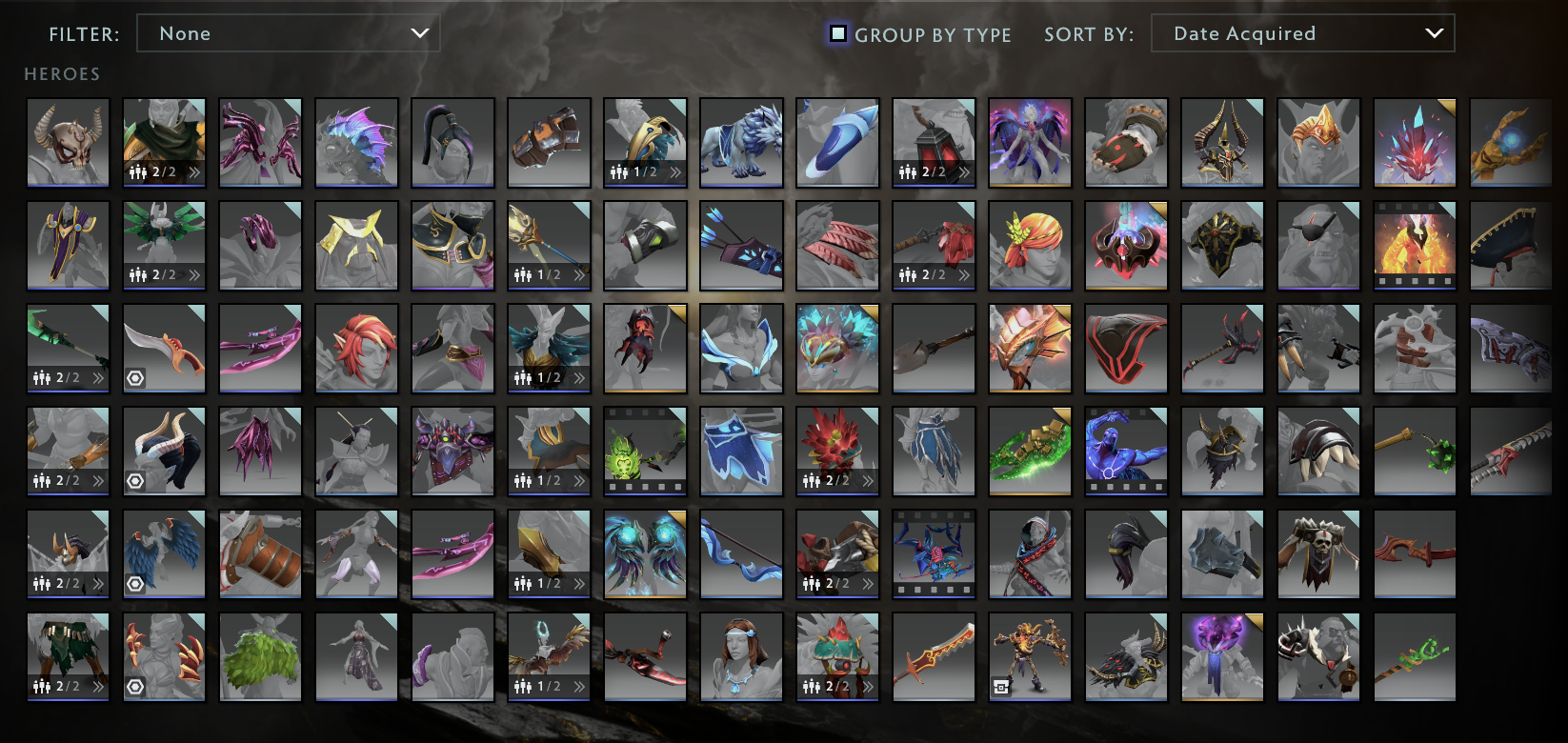Disable the GROUP BY TYPE option
This screenshot has height=743, width=1568.
coord(837,33)
